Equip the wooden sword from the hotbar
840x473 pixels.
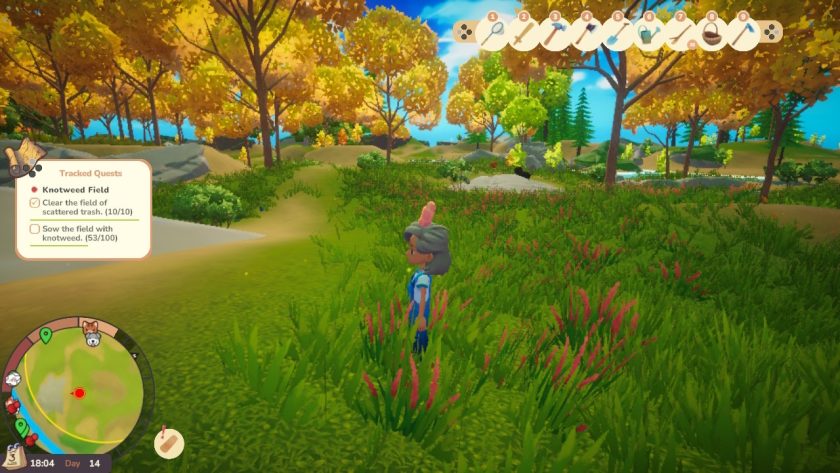523,32
